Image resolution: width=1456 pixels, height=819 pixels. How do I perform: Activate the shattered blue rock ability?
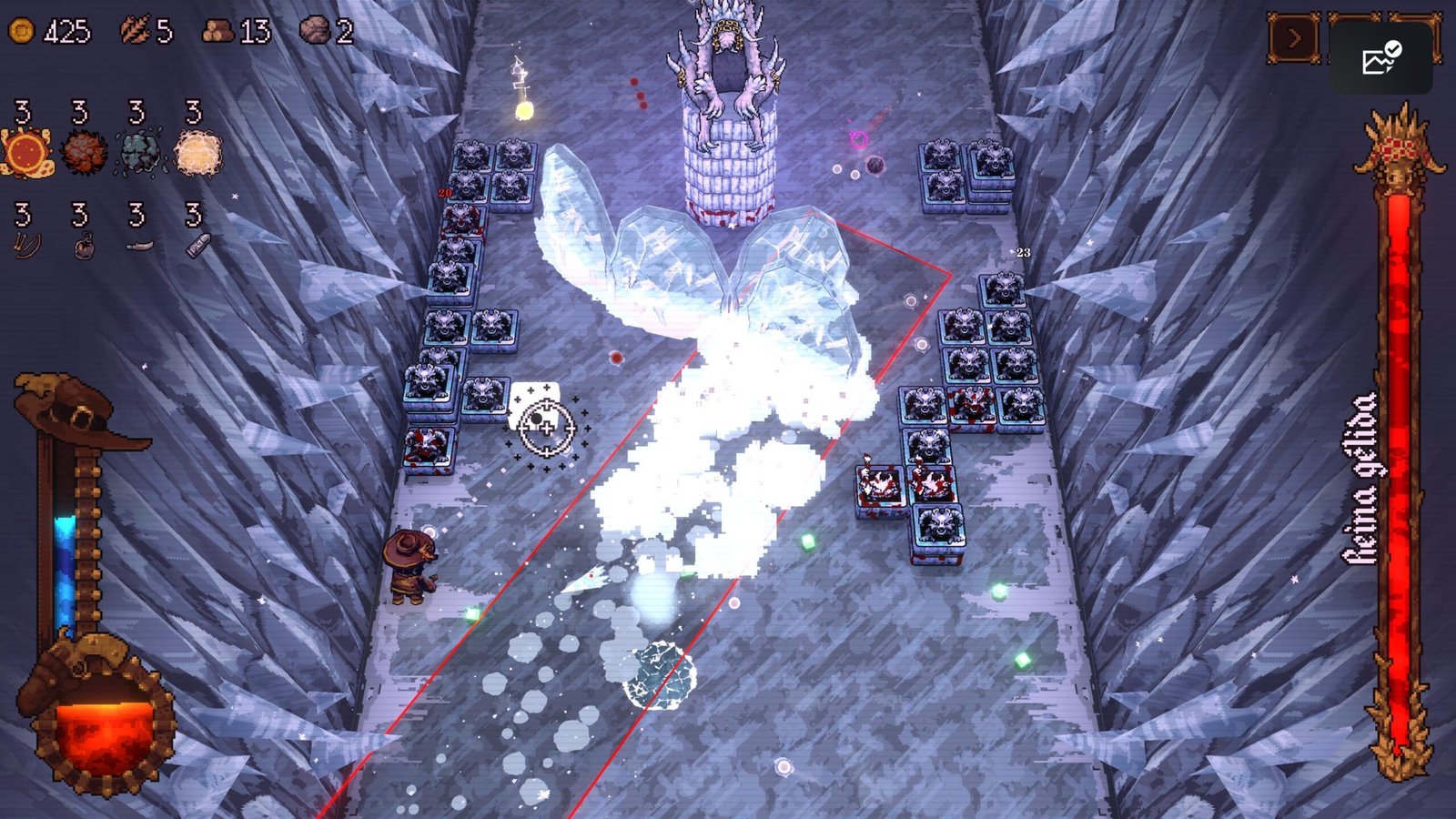139,152
